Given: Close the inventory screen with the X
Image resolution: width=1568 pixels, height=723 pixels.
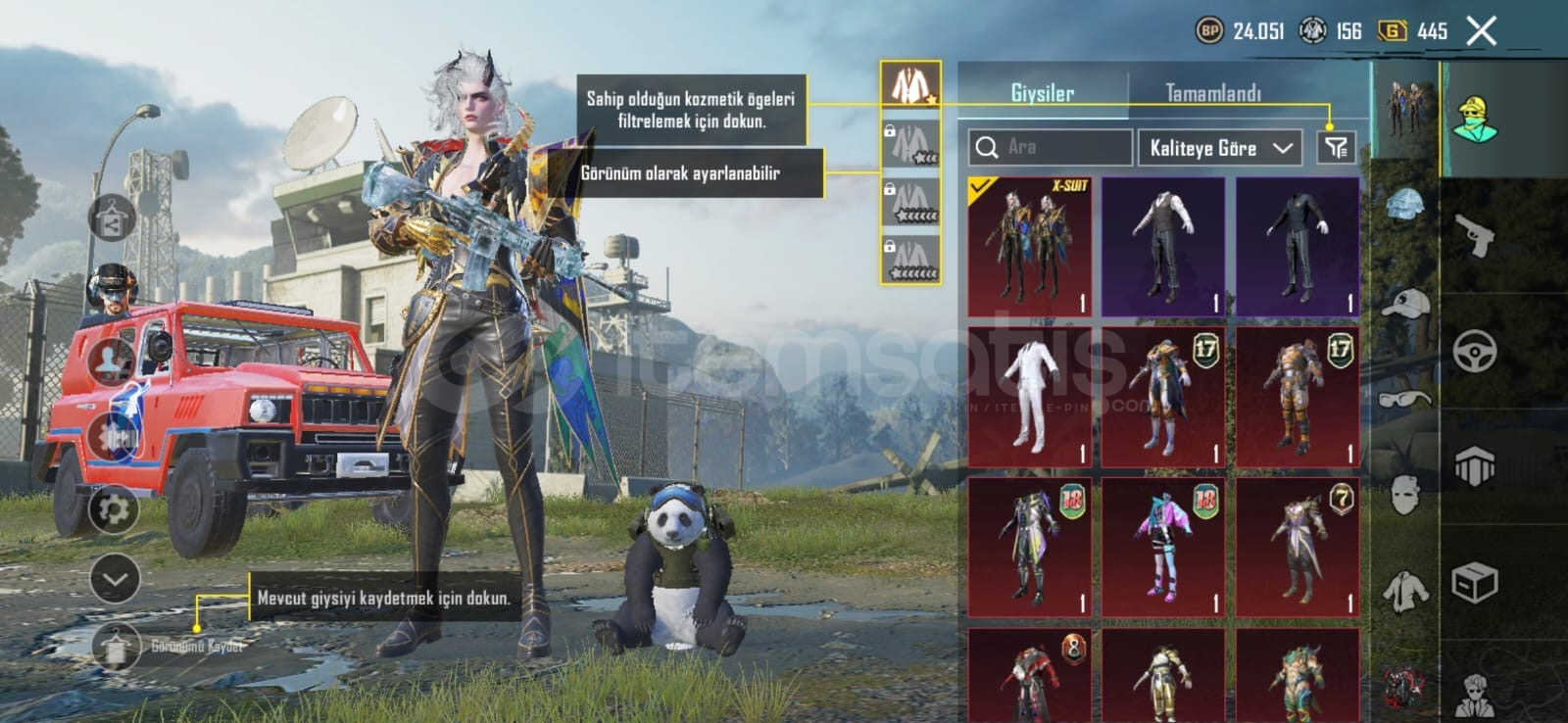Looking at the screenshot, I should (x=1481, y=31).
